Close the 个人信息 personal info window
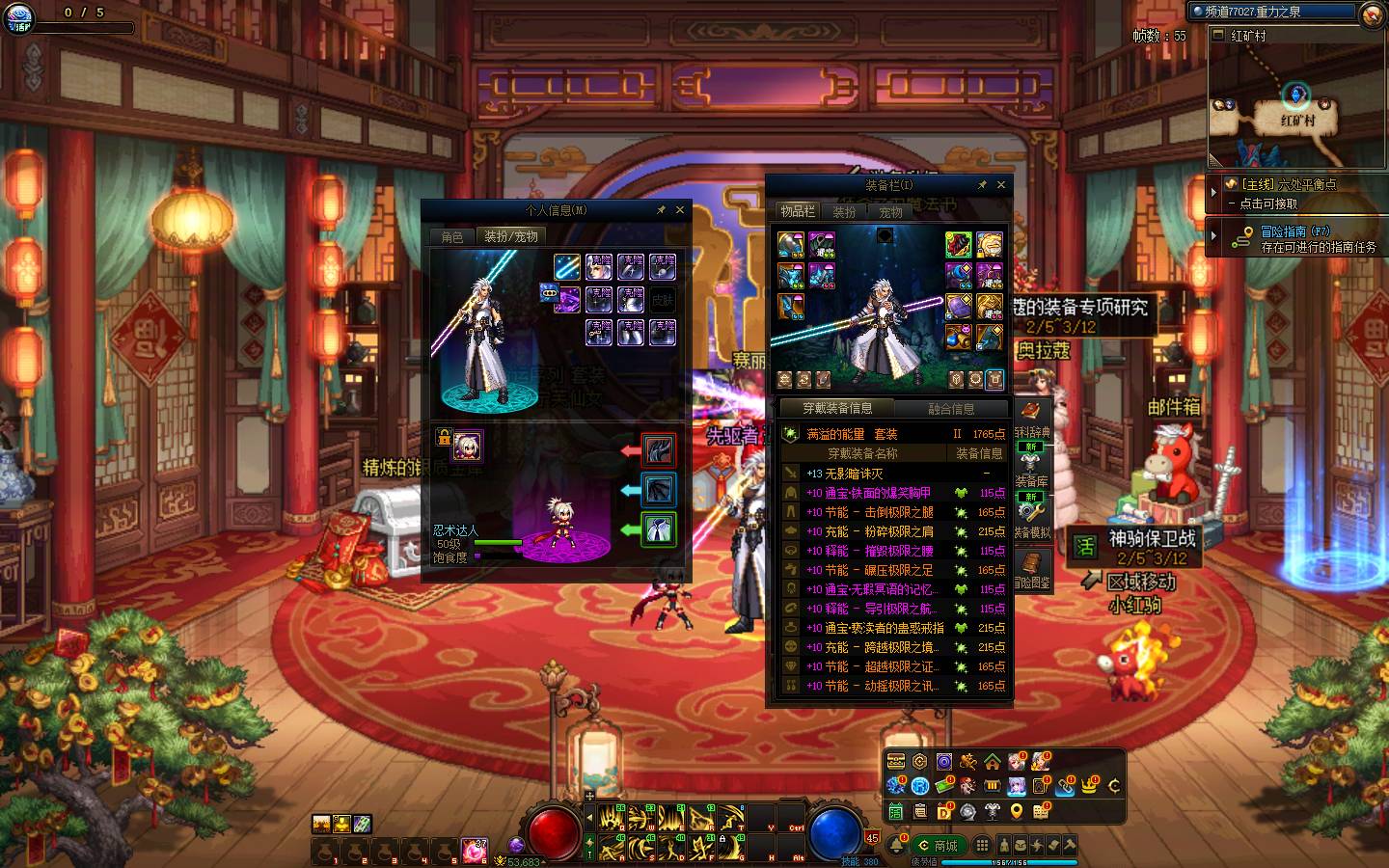Screen dimensions: 1389x868 (680, 209)
